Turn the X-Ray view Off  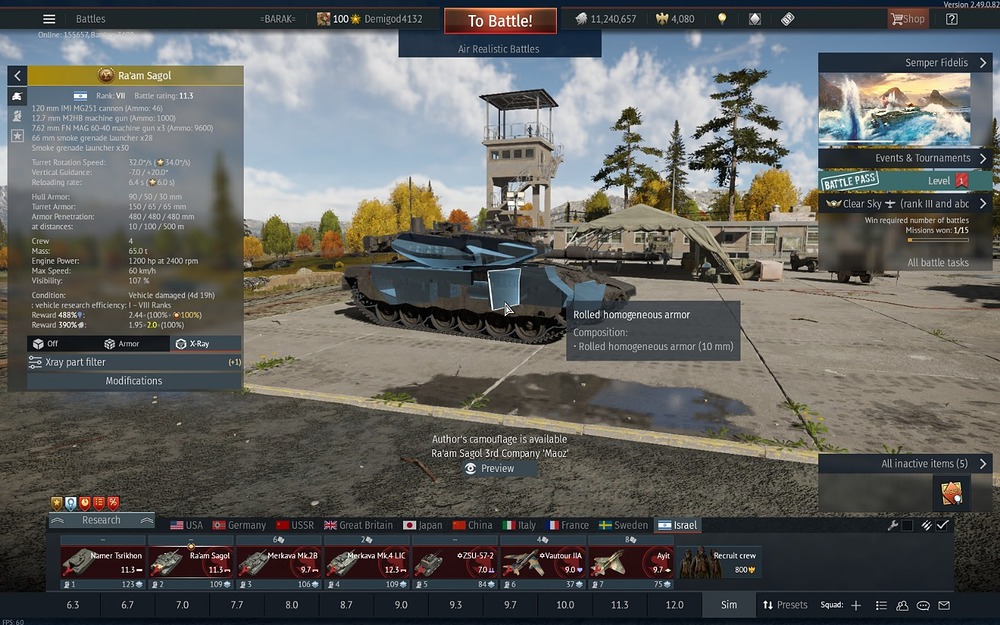coord(47,343)
